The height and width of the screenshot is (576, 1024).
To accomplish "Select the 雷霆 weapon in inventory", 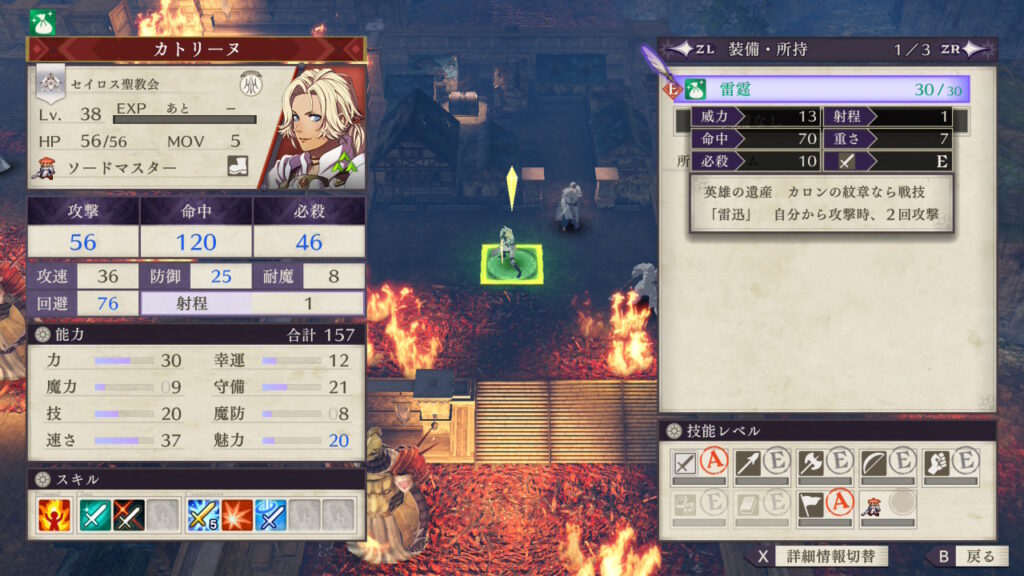I will coord(820,90).
